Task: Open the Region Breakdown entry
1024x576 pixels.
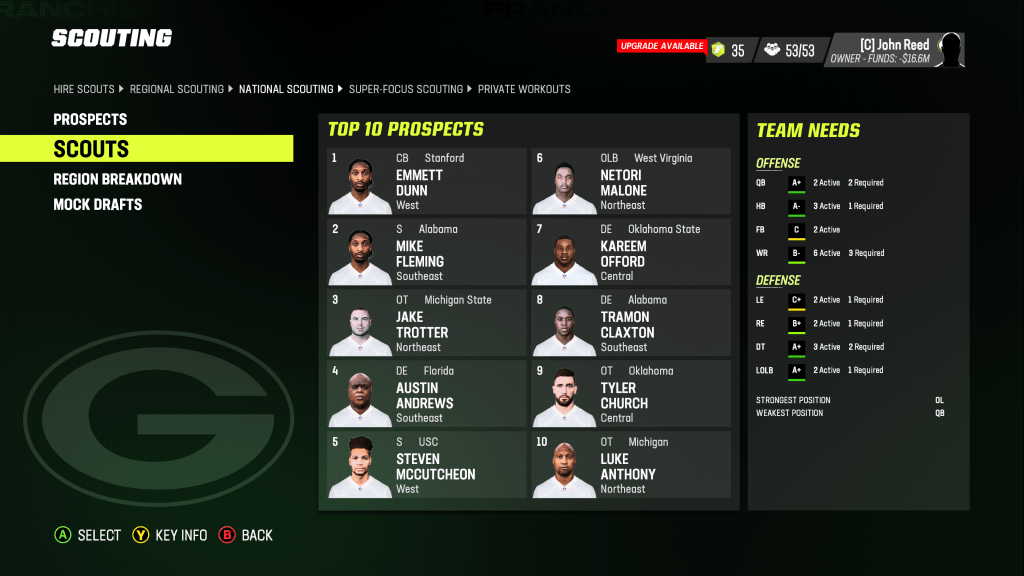Action: point(117,179)
